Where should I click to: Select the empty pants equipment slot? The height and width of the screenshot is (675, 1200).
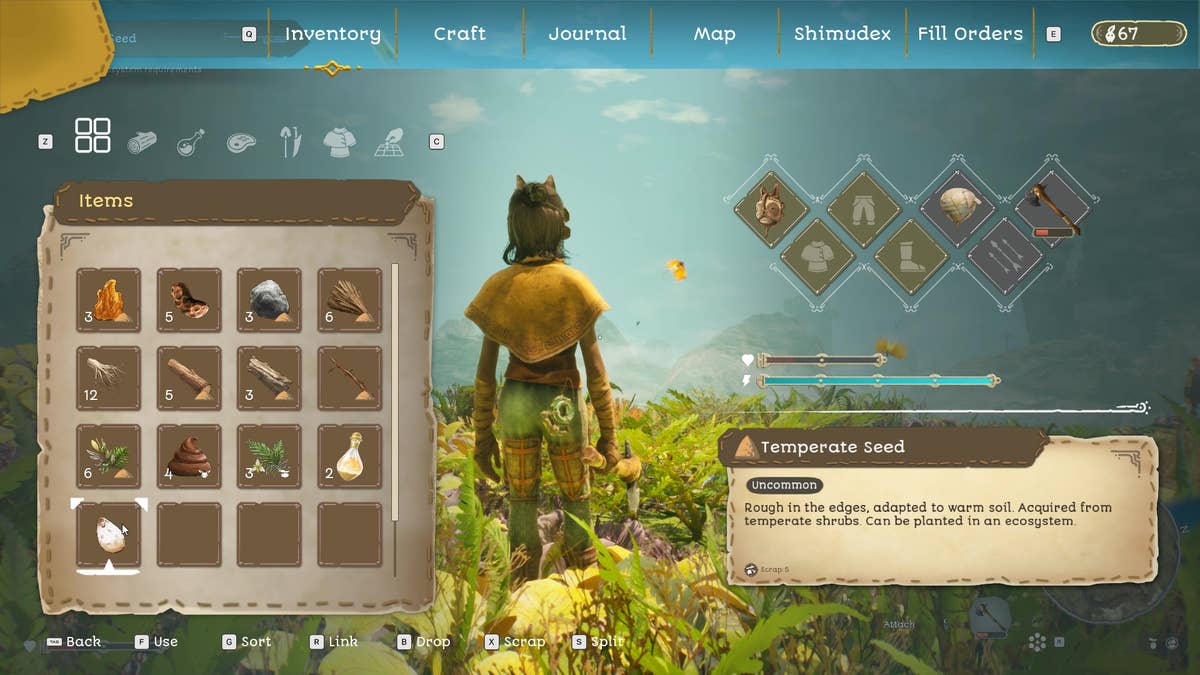click(863, 209)
